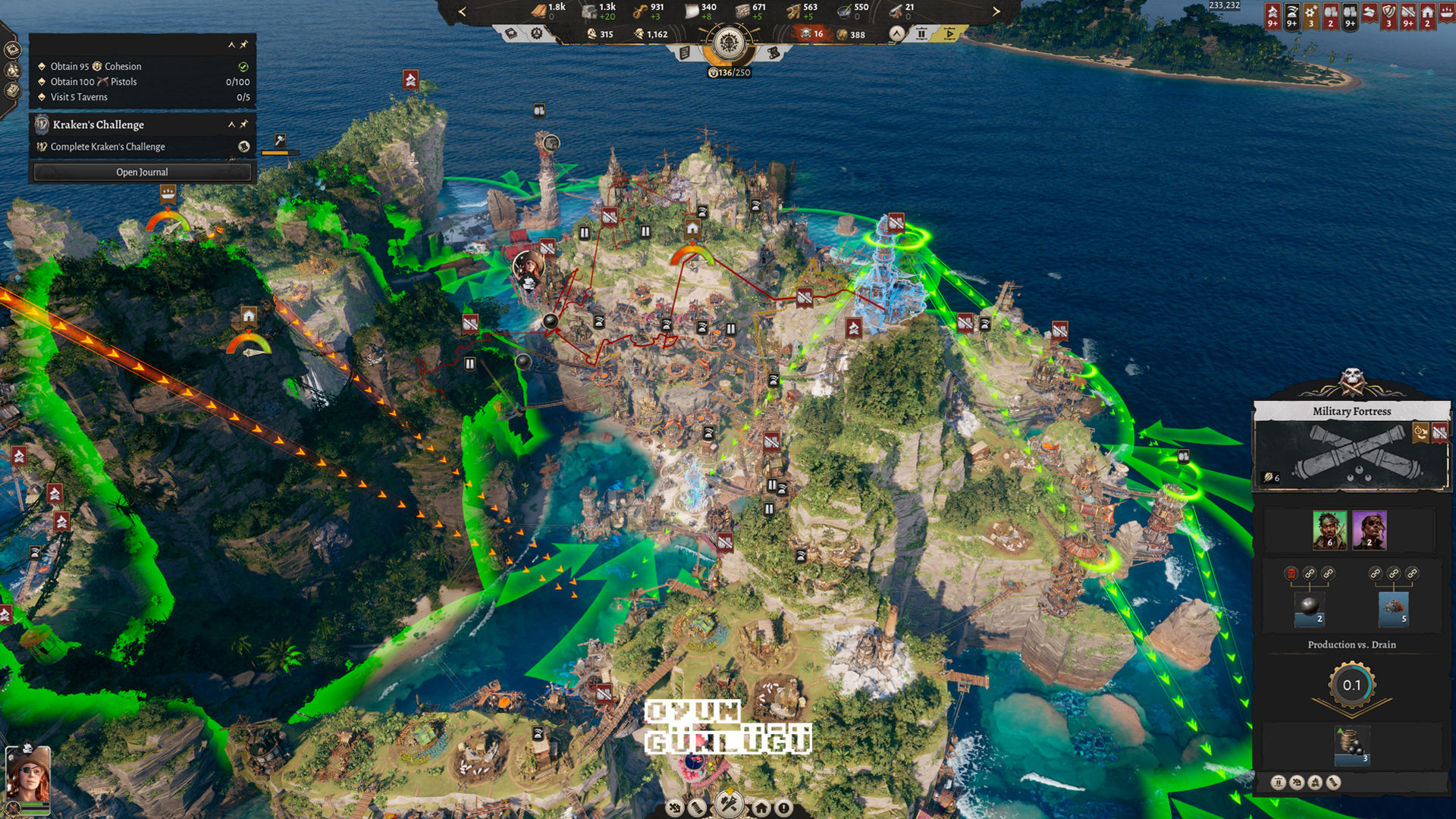Select the green bandana crew portrait
1456x819 pixels.
(x=1329, y=529)
